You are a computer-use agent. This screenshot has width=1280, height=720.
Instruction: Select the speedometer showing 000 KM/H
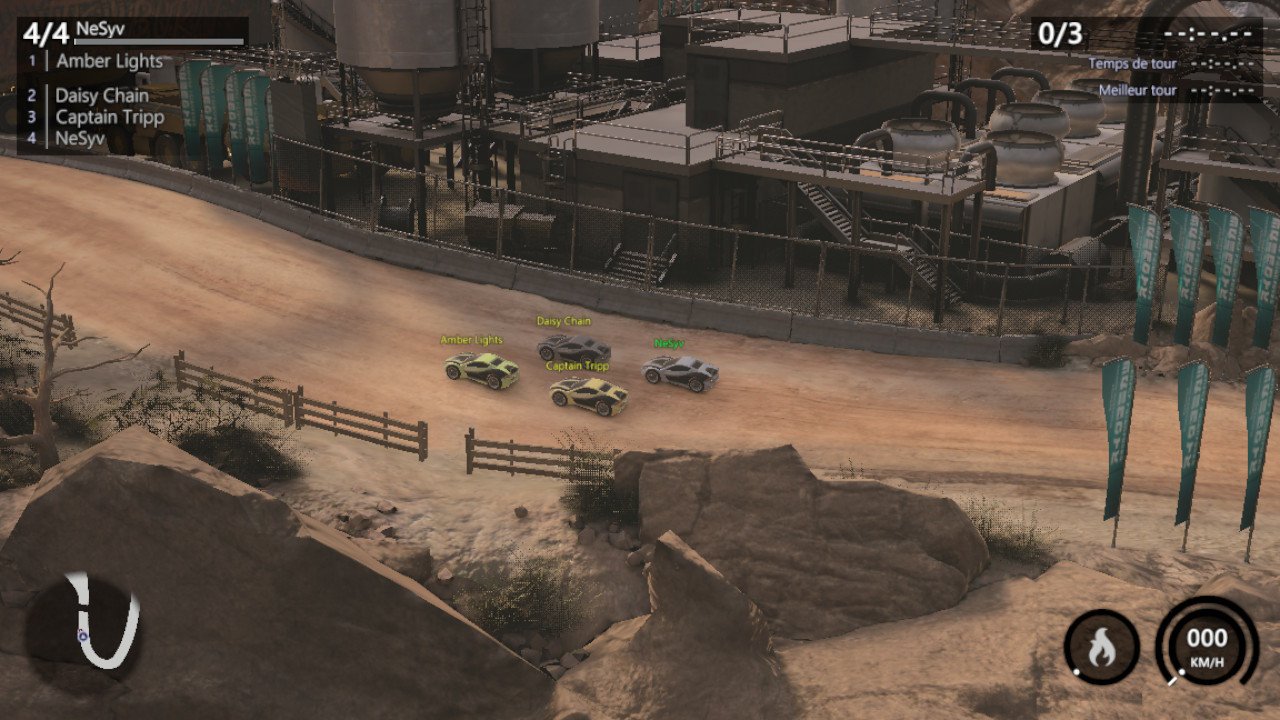[x=1206, y=640]
